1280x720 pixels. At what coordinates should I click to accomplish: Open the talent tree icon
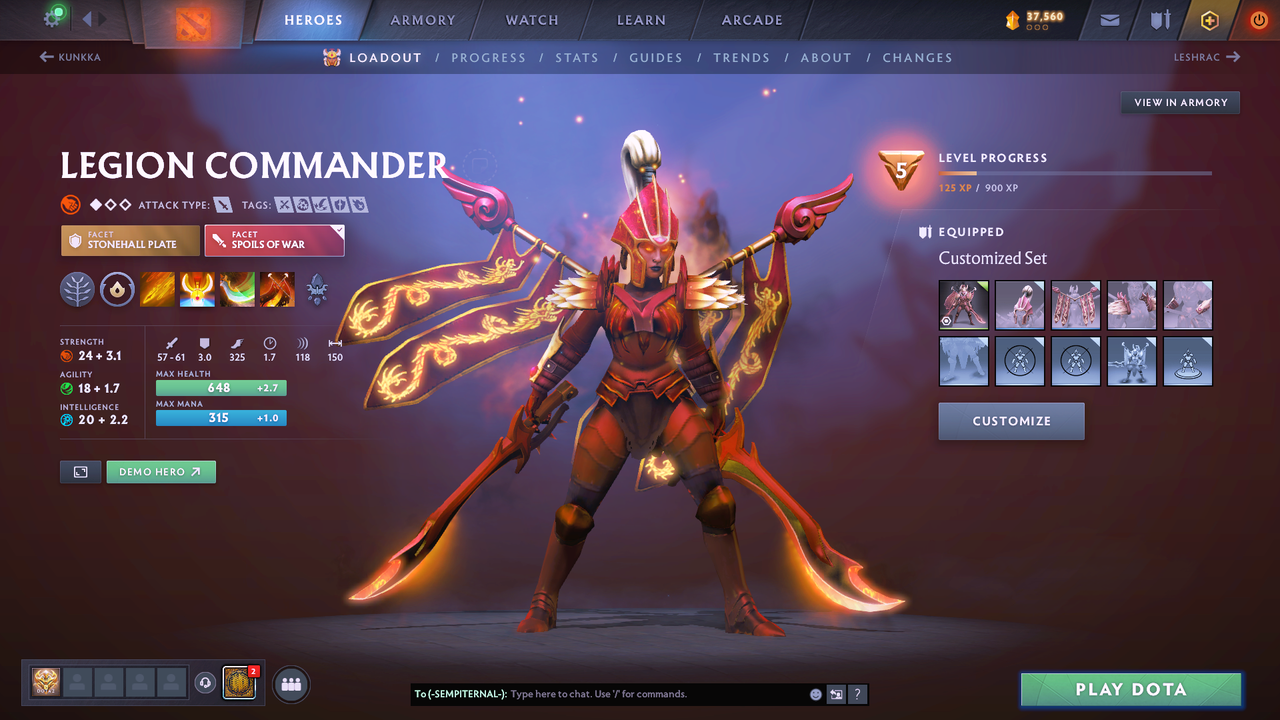(77, 290)
